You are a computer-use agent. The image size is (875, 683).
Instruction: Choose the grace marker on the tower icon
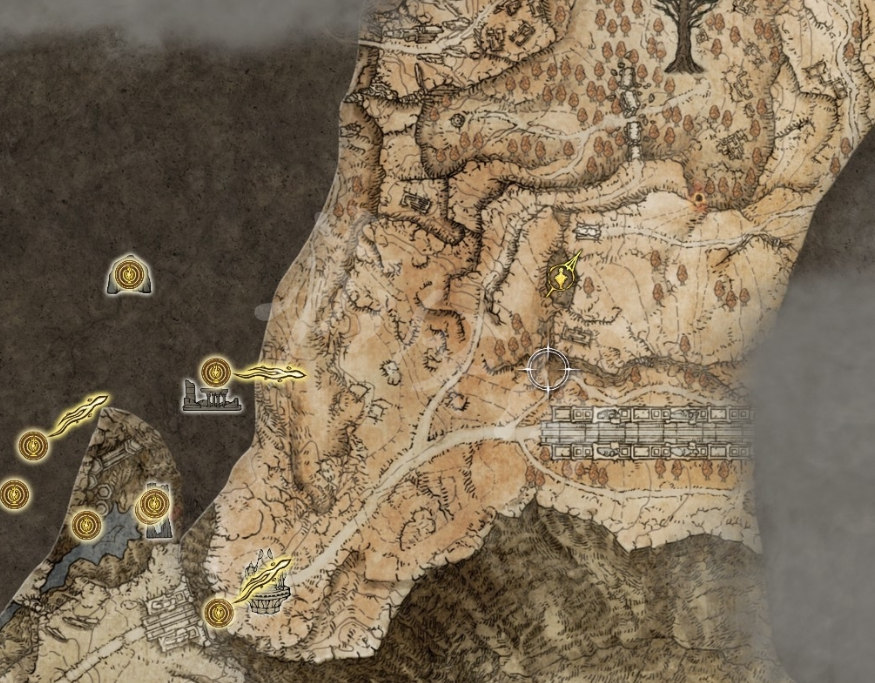[153, 505]
